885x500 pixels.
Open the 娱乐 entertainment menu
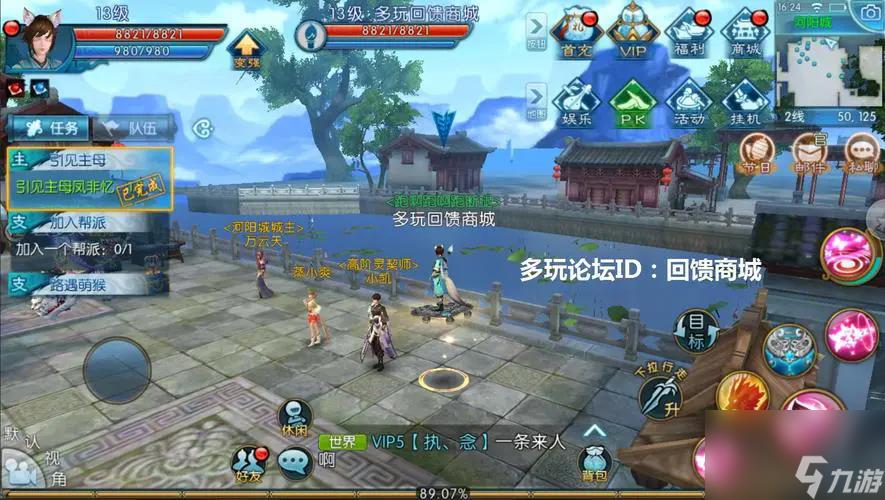click(578, 102)
